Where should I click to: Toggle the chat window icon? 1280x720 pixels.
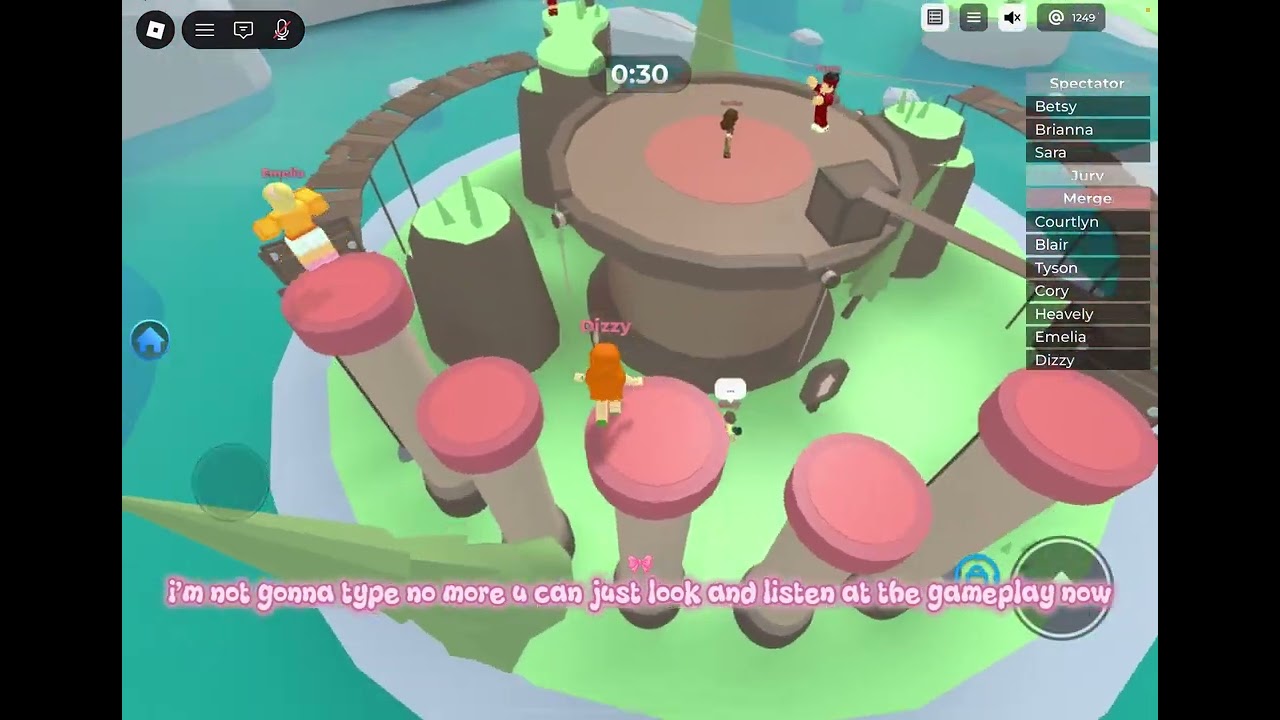[x=243, y=30]
